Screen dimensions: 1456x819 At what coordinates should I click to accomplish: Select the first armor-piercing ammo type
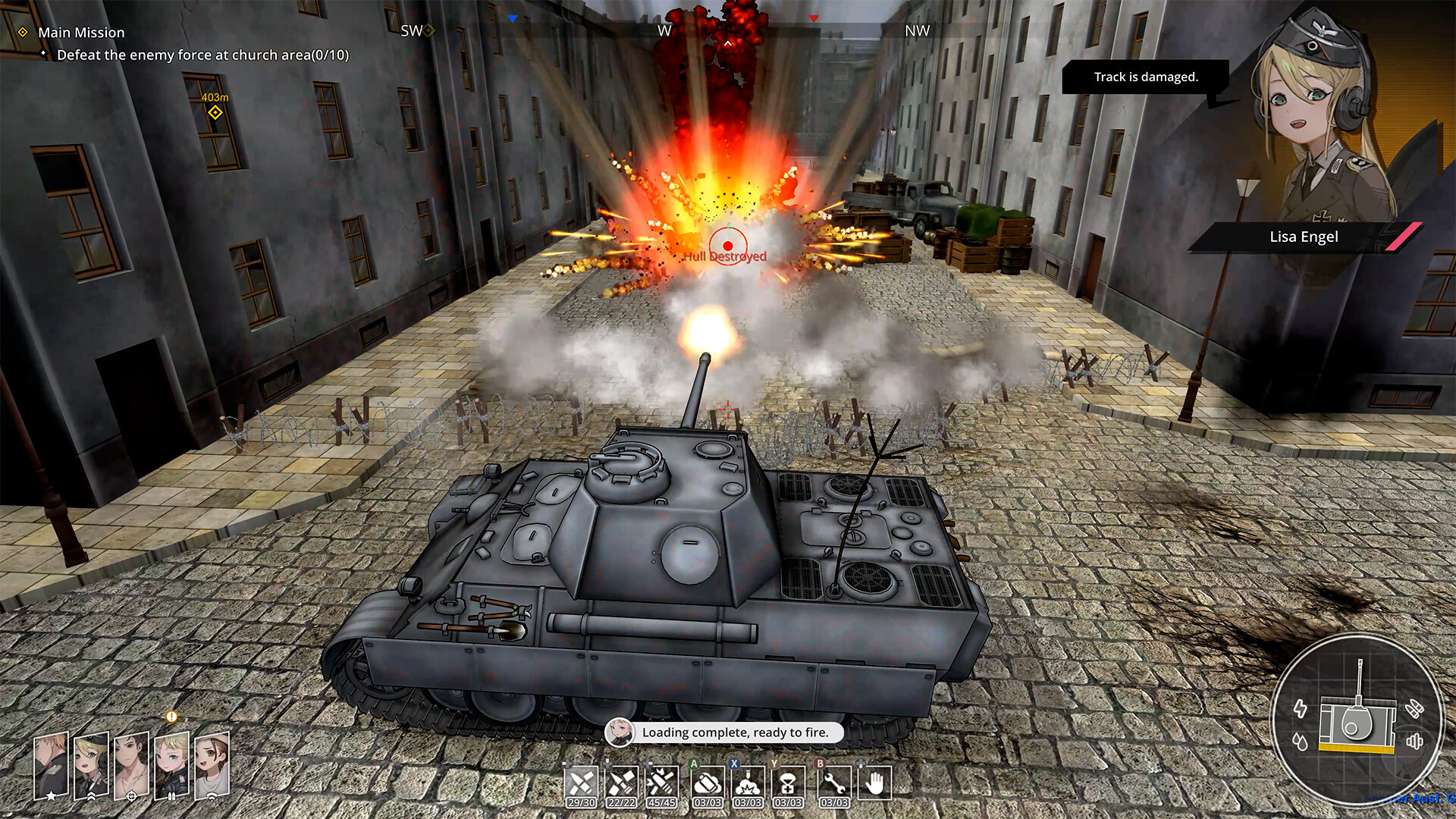(581, 781)
